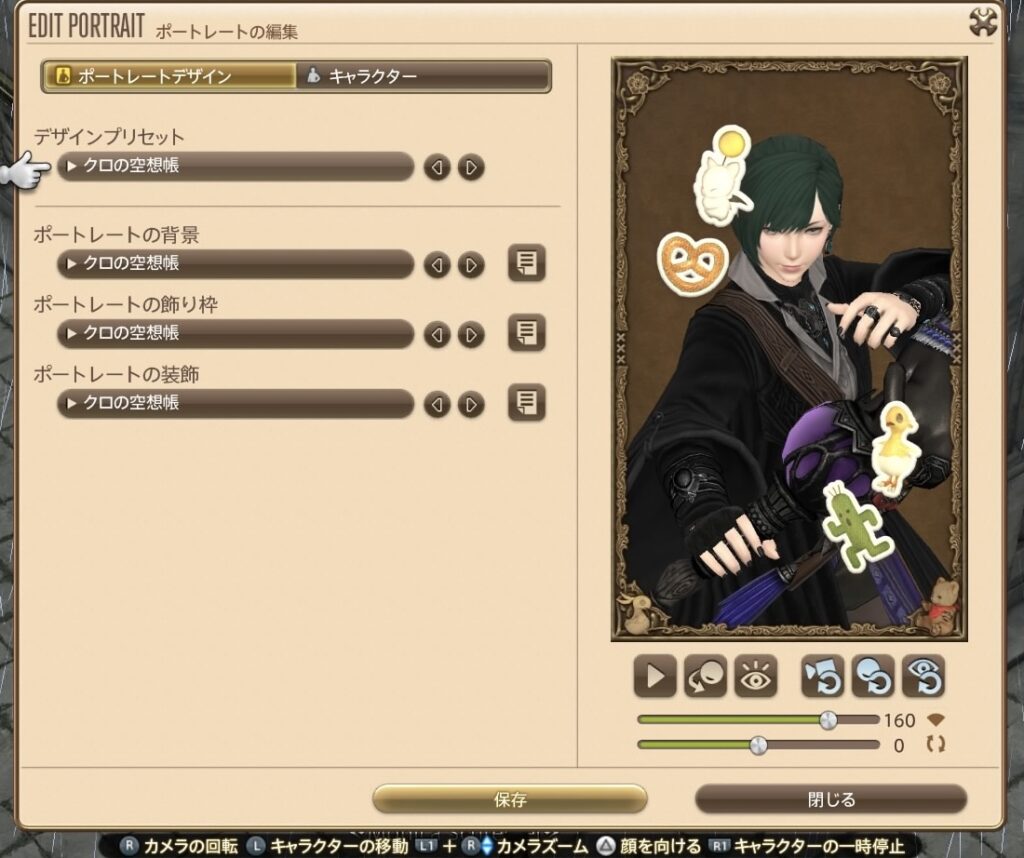Click the camera zoom slider at 160

click(x=828, y=720)
